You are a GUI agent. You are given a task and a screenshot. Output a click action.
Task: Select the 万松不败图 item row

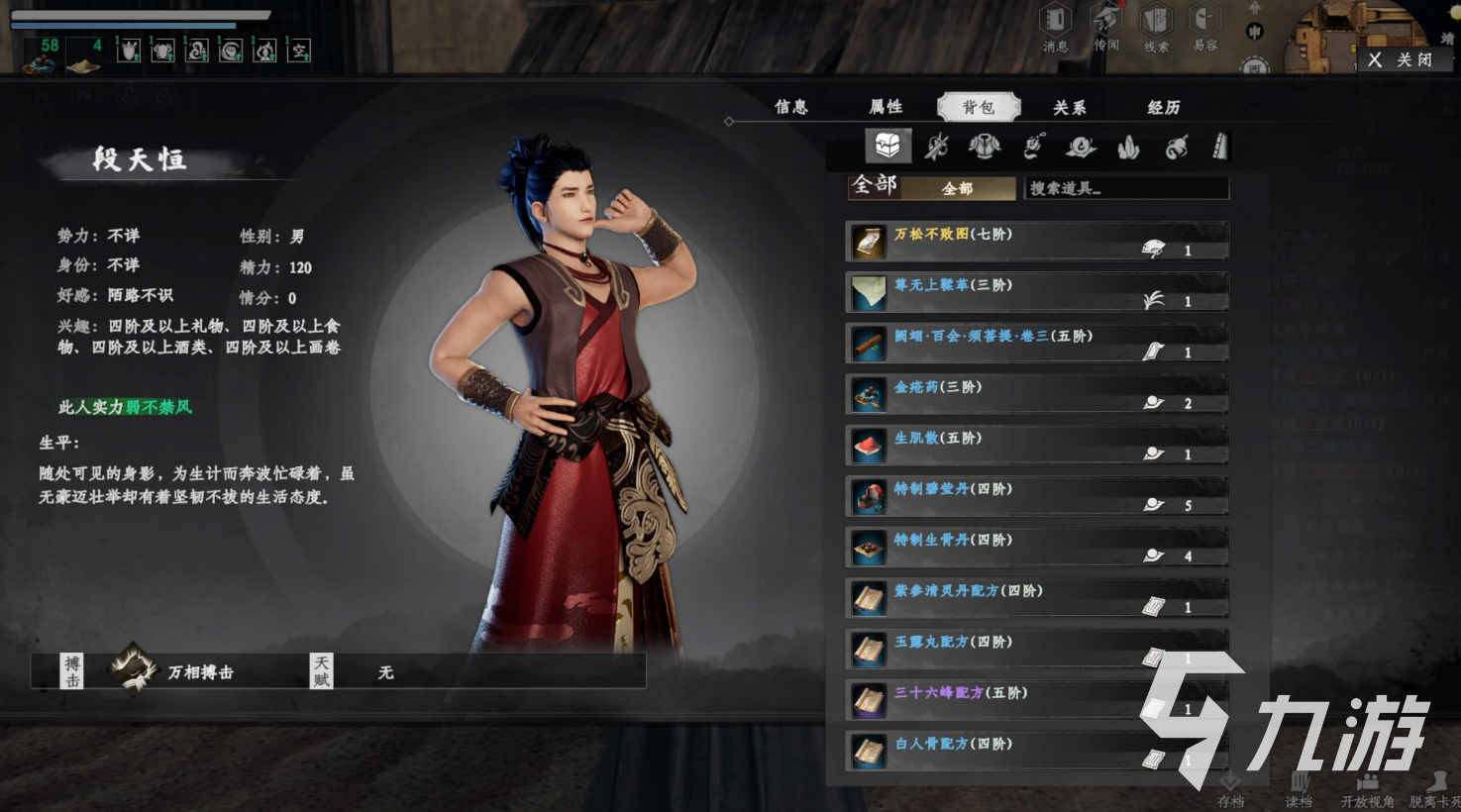tap(1036, 242)
